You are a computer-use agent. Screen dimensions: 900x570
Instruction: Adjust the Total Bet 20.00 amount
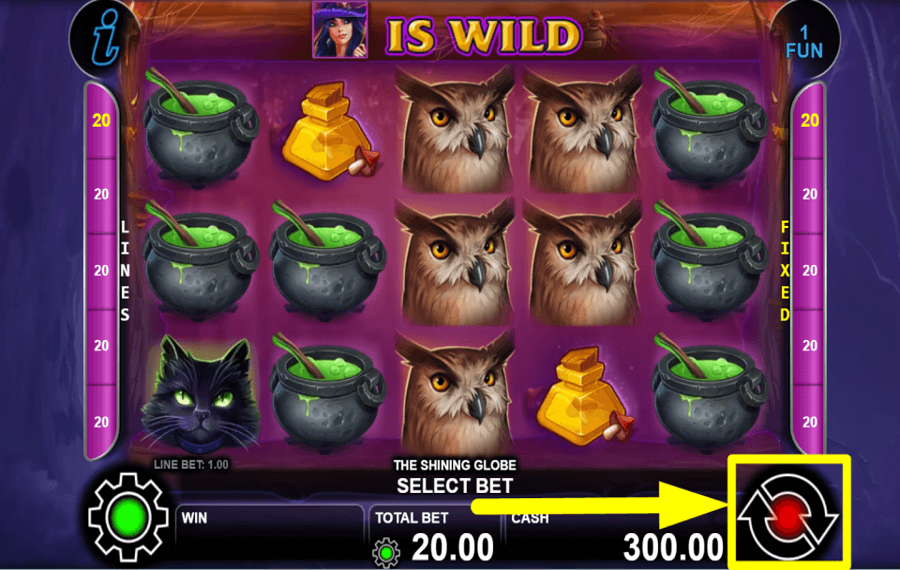tap(454, 548)
